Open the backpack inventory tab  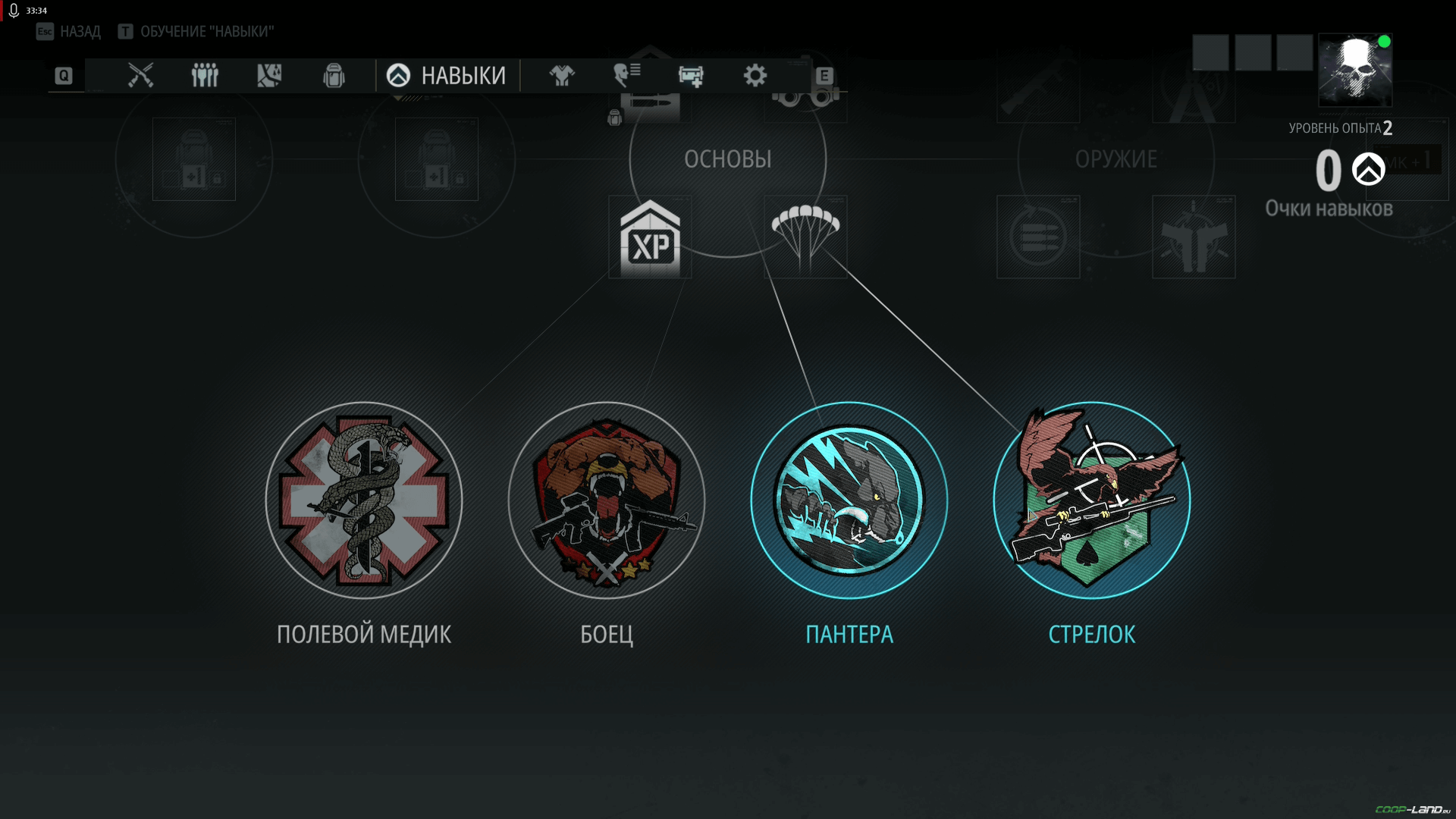click(334, 75)
